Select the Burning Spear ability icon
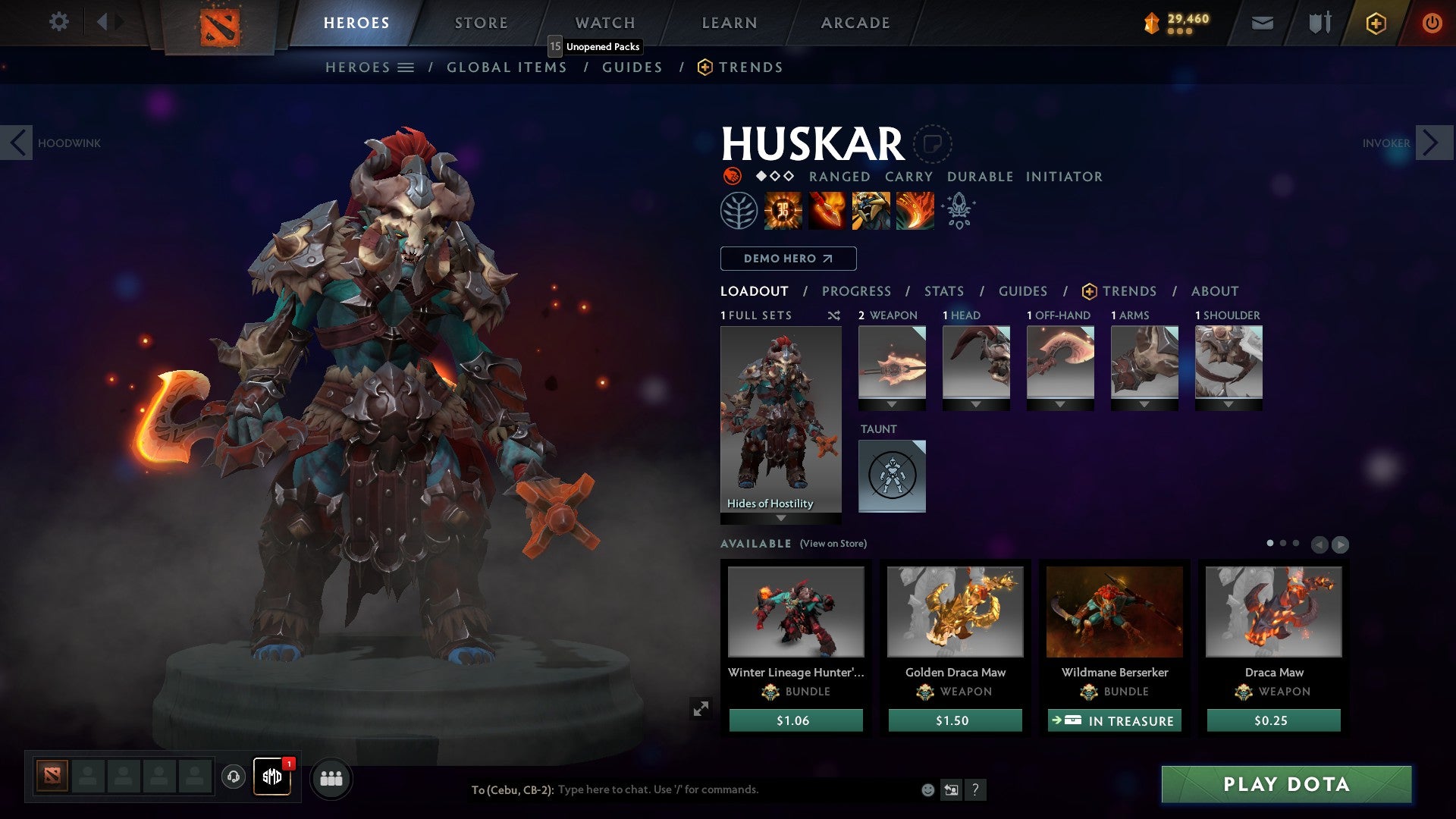Viewport: 1456px width, 819px height. 827,211
